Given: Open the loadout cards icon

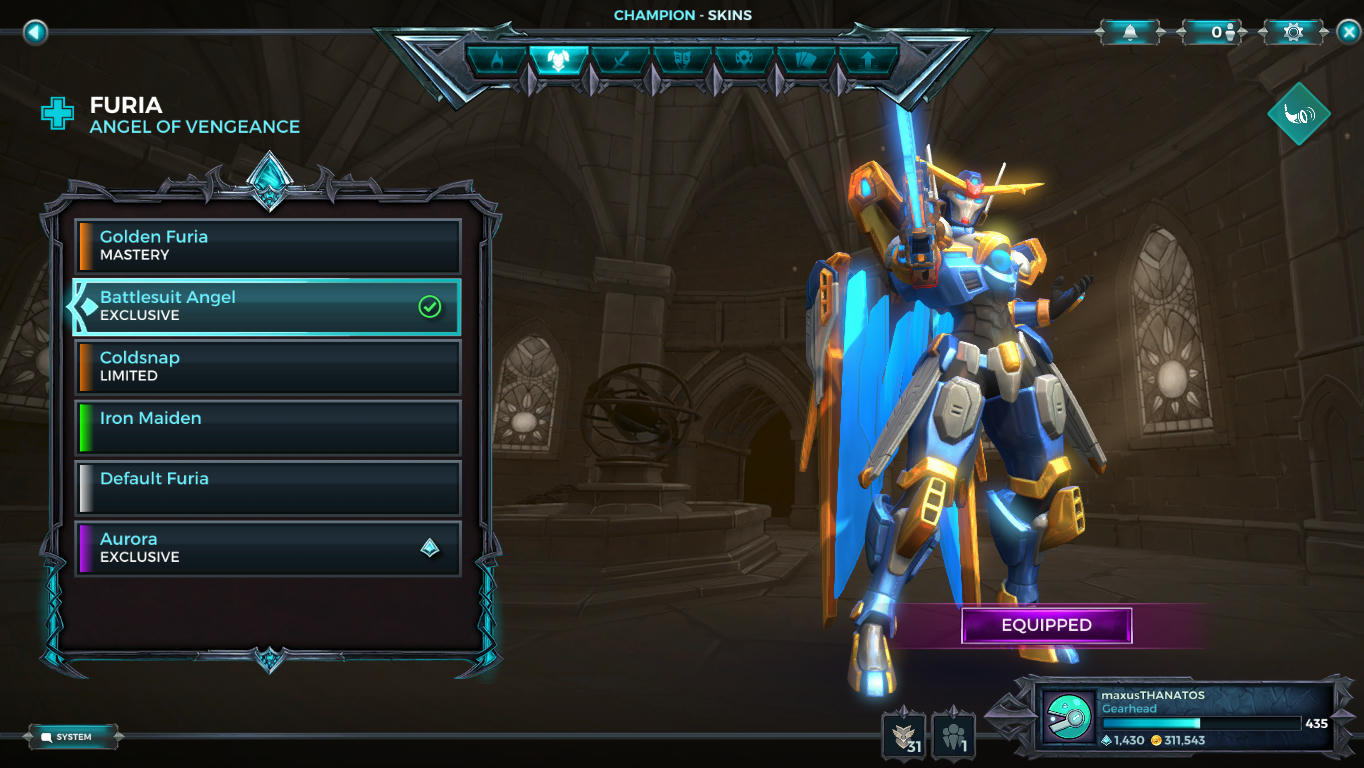Looking at the screenshot, I should coord(803,60).
